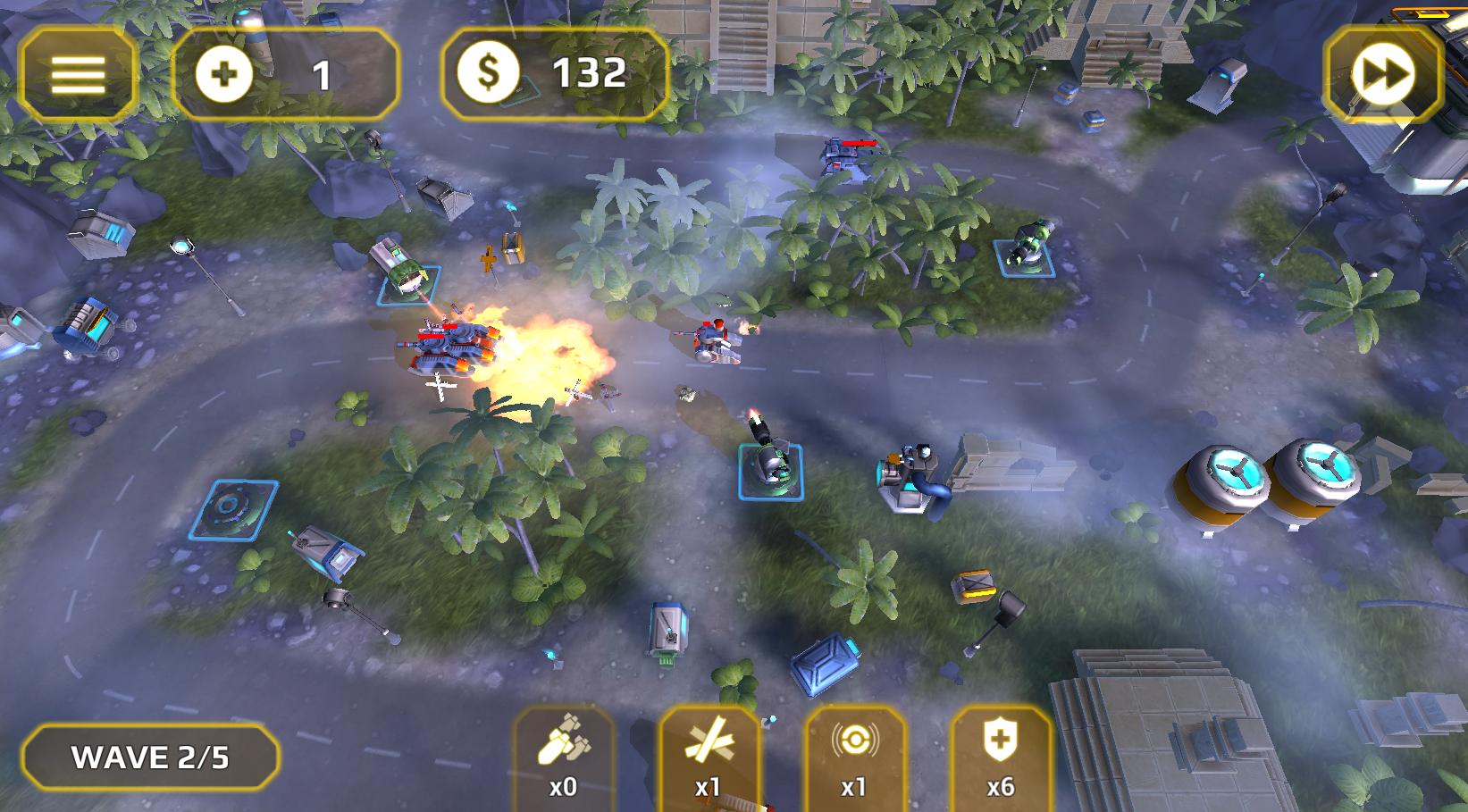This screenshot has height=812, width=1468.
Task: Activate the EMP pulse ability showing x1
Action: tap(853, 758)
